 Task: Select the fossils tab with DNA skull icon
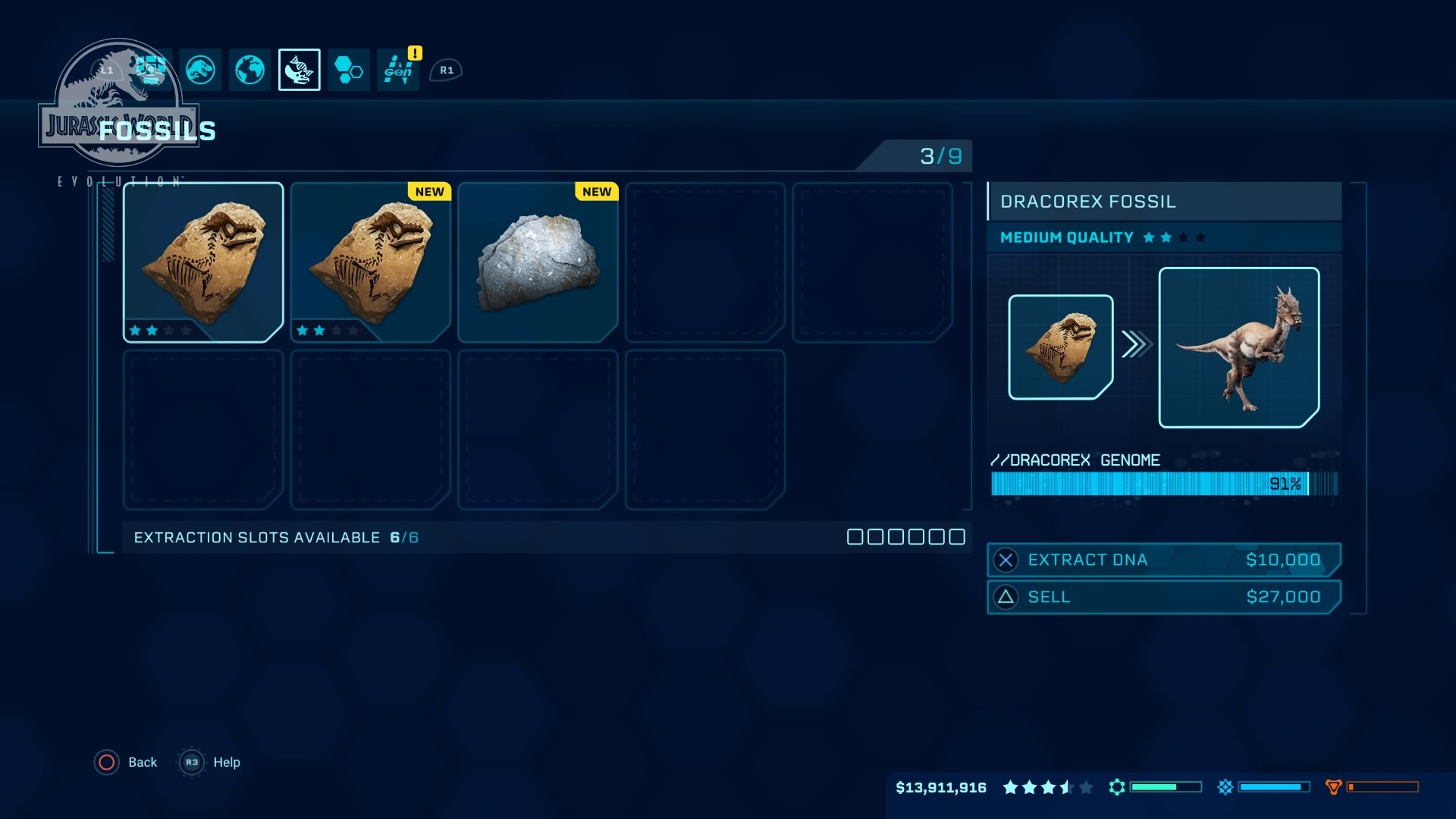click(299, 70)
